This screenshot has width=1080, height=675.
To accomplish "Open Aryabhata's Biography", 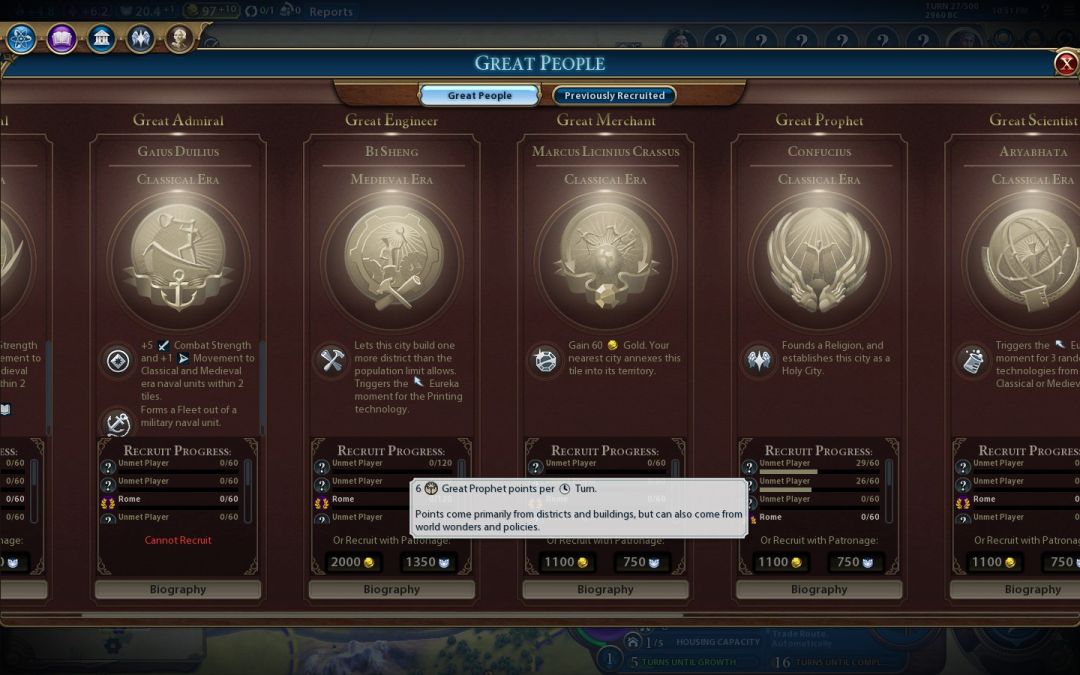I will (x=1030, y=590).
